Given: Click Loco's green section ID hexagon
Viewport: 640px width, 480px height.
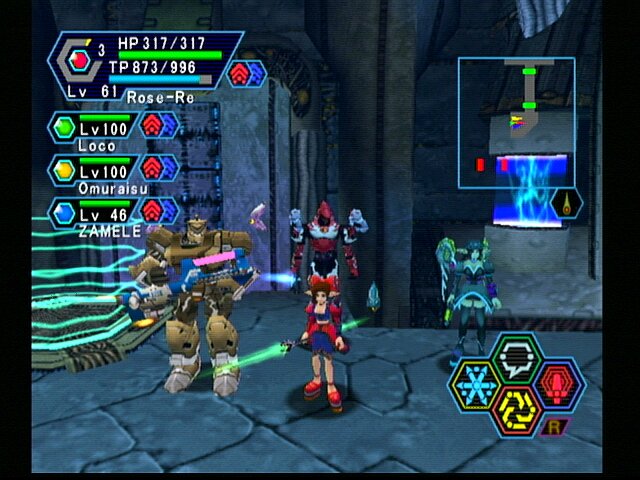Looking at the screenshot, I should [64, 127].
